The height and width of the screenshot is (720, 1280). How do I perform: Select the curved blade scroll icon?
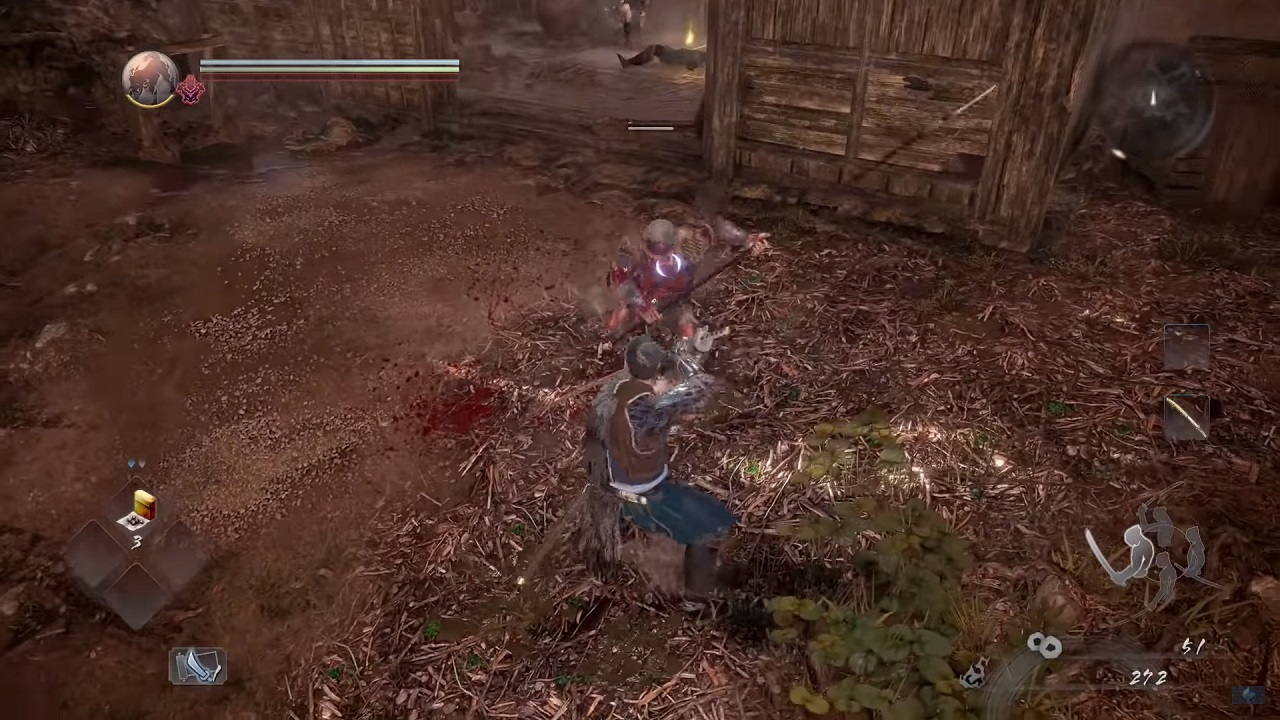tap(197, 667)
